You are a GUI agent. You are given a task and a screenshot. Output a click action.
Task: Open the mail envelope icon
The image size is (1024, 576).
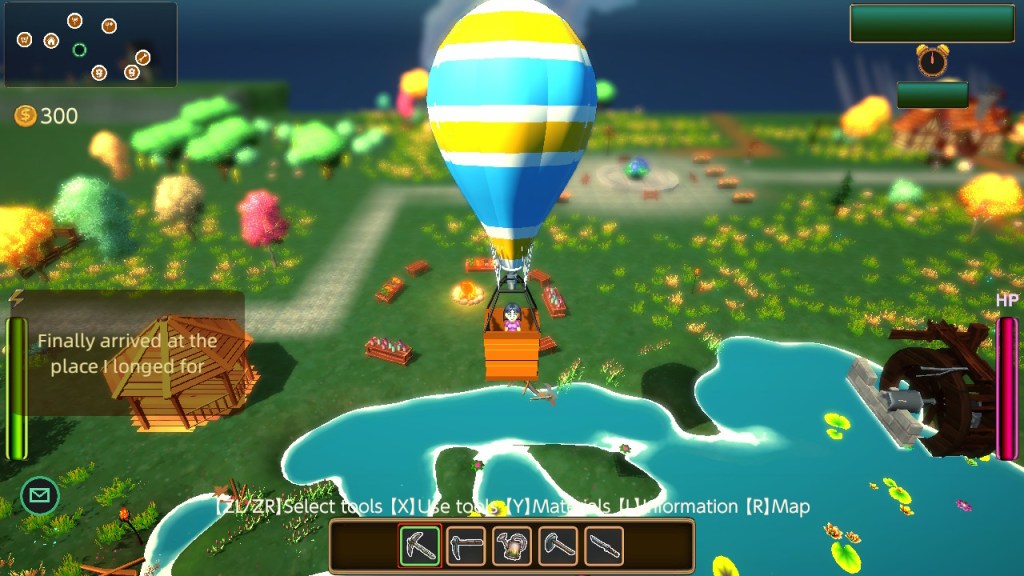click(x=40, y=495)
